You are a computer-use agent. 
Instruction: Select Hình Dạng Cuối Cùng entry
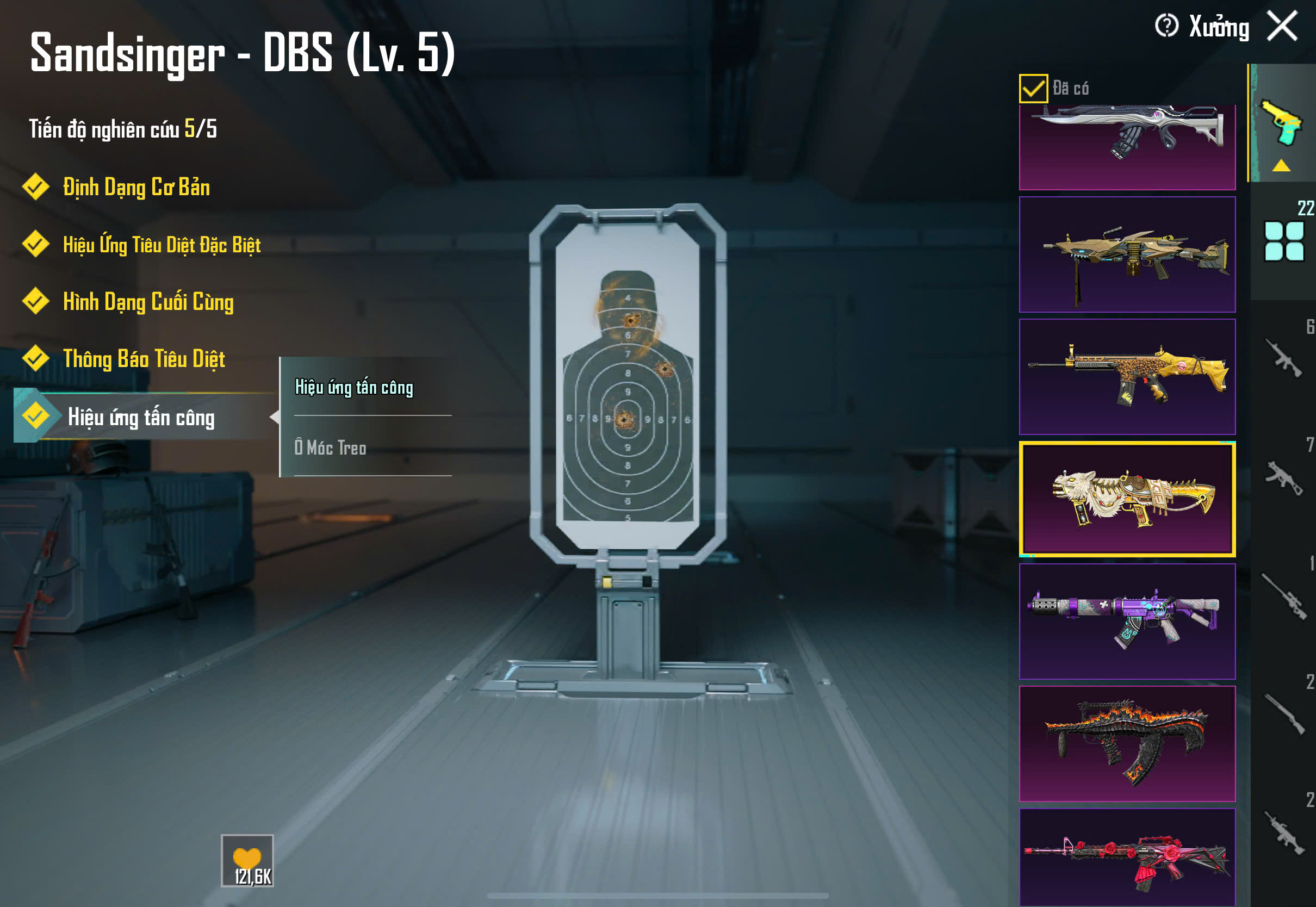(148, 302)
